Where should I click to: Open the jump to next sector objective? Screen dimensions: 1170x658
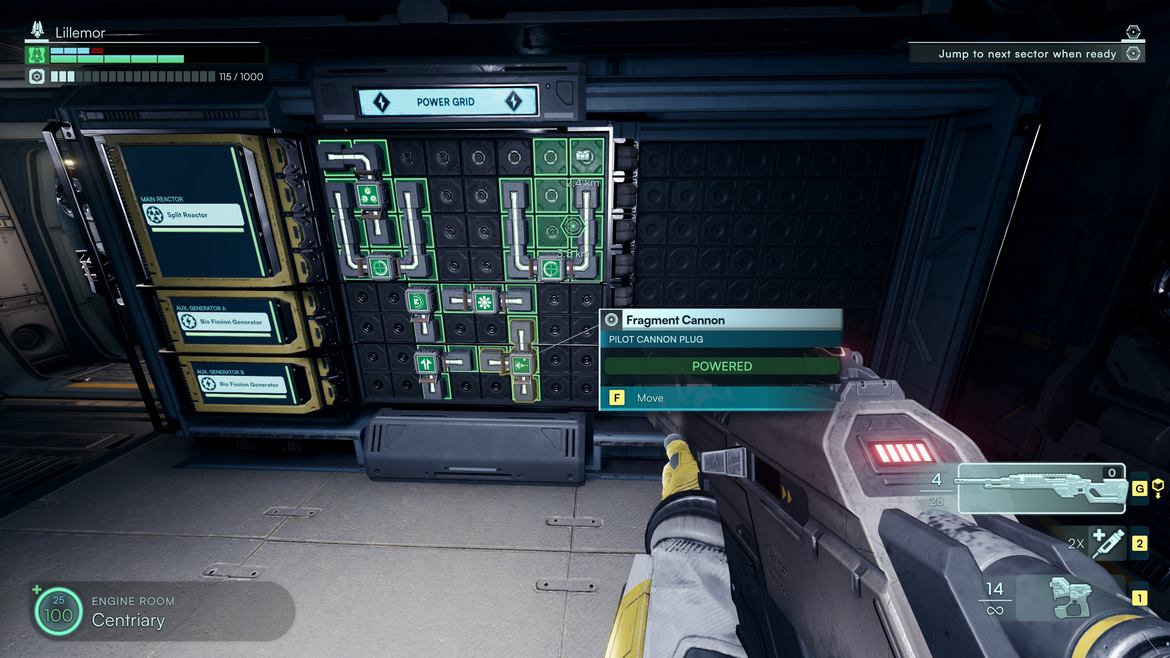(1027, 54)
